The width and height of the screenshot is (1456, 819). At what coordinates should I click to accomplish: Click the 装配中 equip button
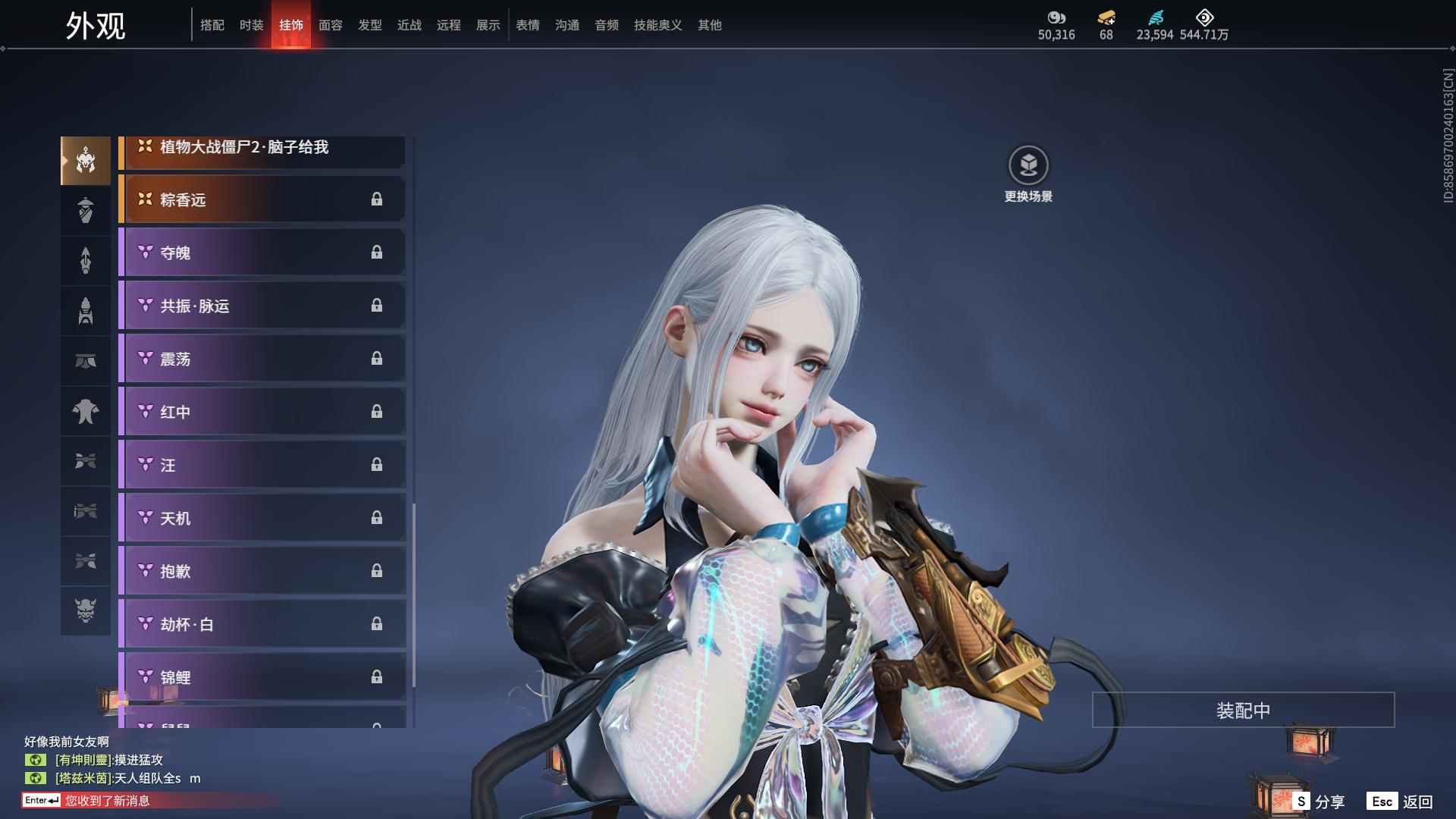[1243, 710]
